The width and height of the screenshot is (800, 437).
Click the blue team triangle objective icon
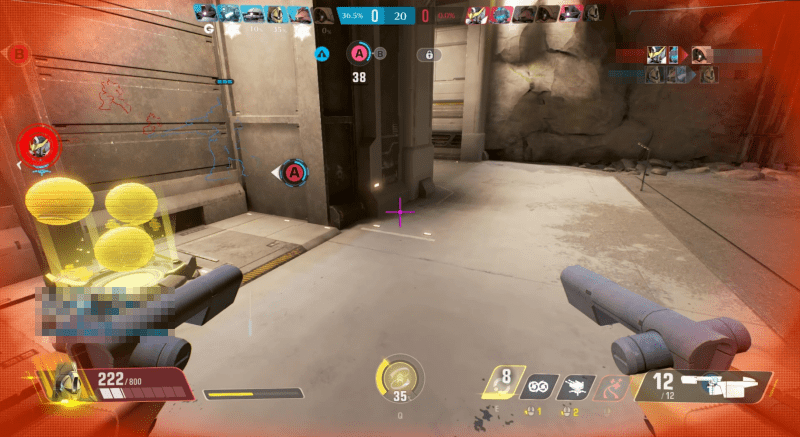click(322, 54)
